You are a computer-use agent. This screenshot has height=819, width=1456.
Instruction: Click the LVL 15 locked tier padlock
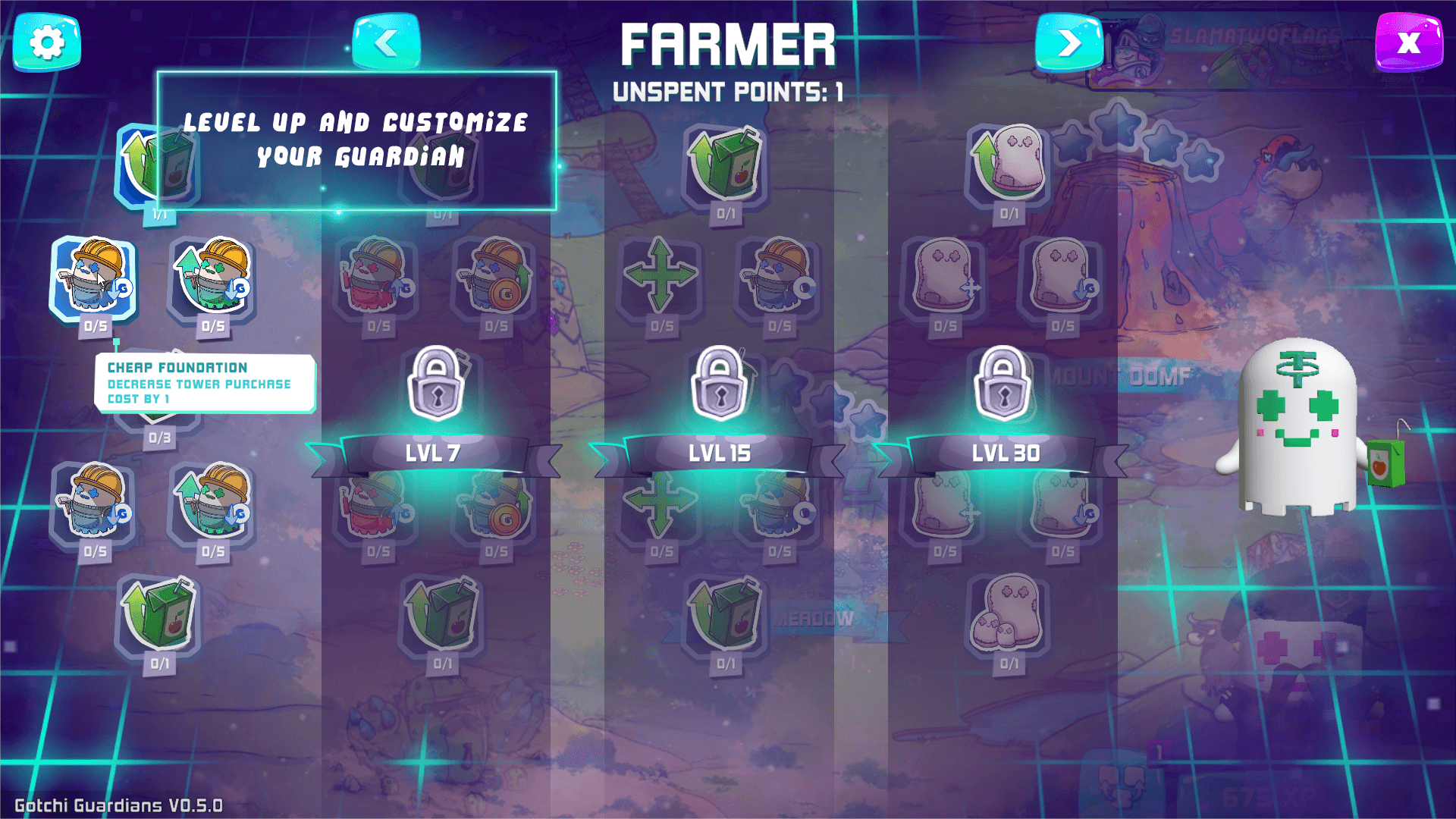720,383
